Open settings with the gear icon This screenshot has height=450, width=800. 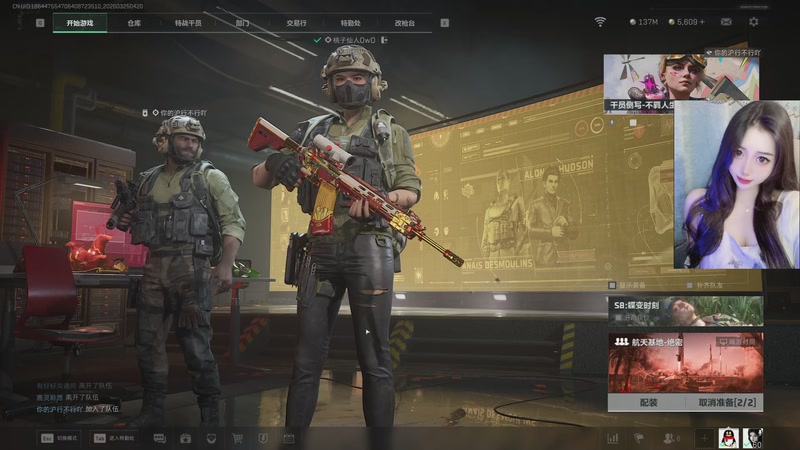click(x=754, y=22)
